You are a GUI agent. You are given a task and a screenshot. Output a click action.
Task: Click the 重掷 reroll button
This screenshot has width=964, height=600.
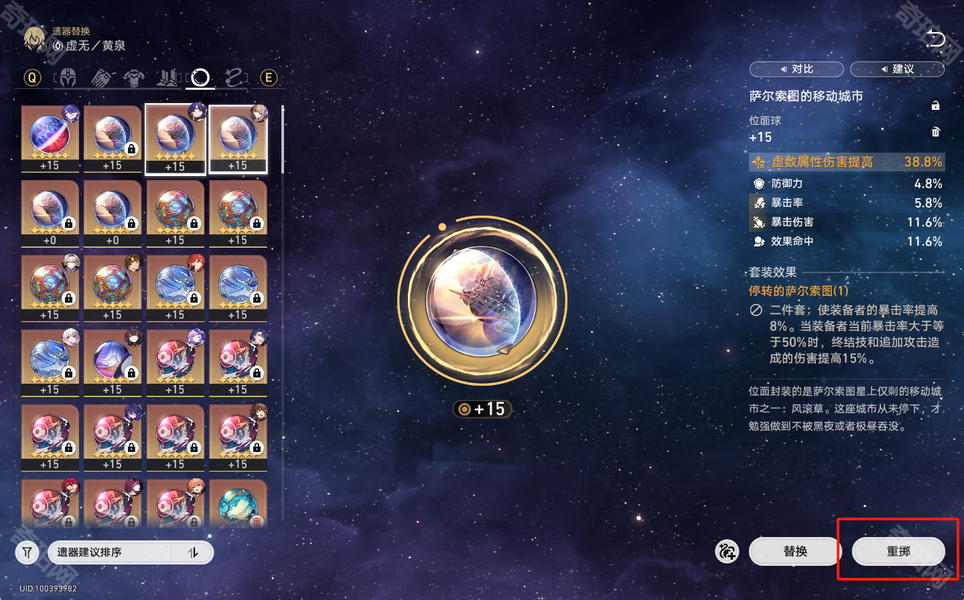[898, 551]
